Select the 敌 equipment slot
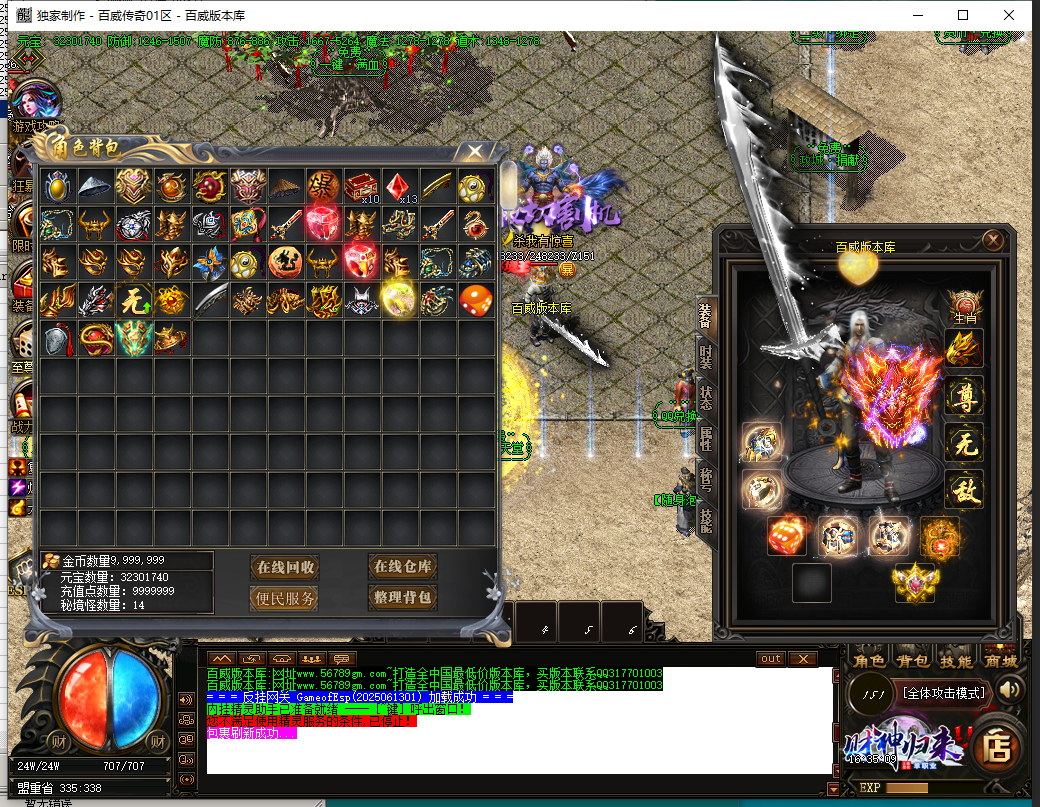 click(x=965, y=489)
